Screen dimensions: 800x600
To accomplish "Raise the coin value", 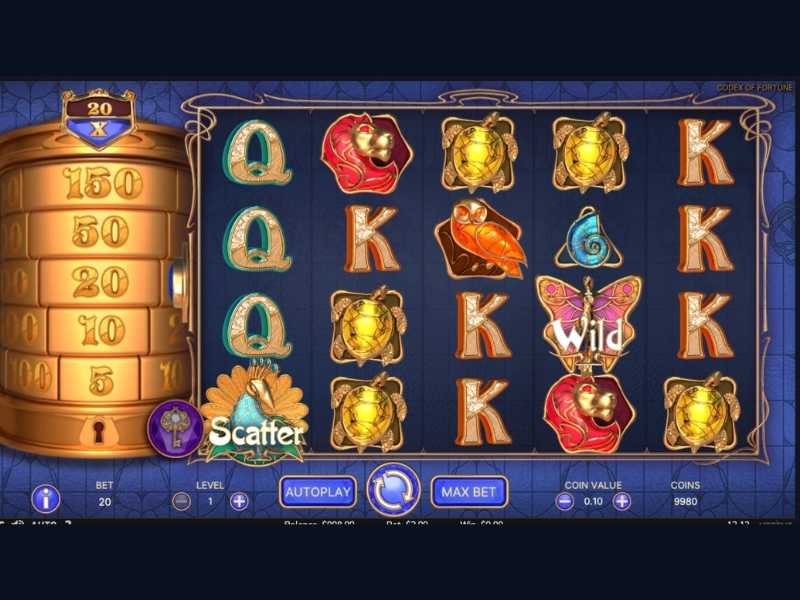I will pyautogui.click(x=622, y=501).
